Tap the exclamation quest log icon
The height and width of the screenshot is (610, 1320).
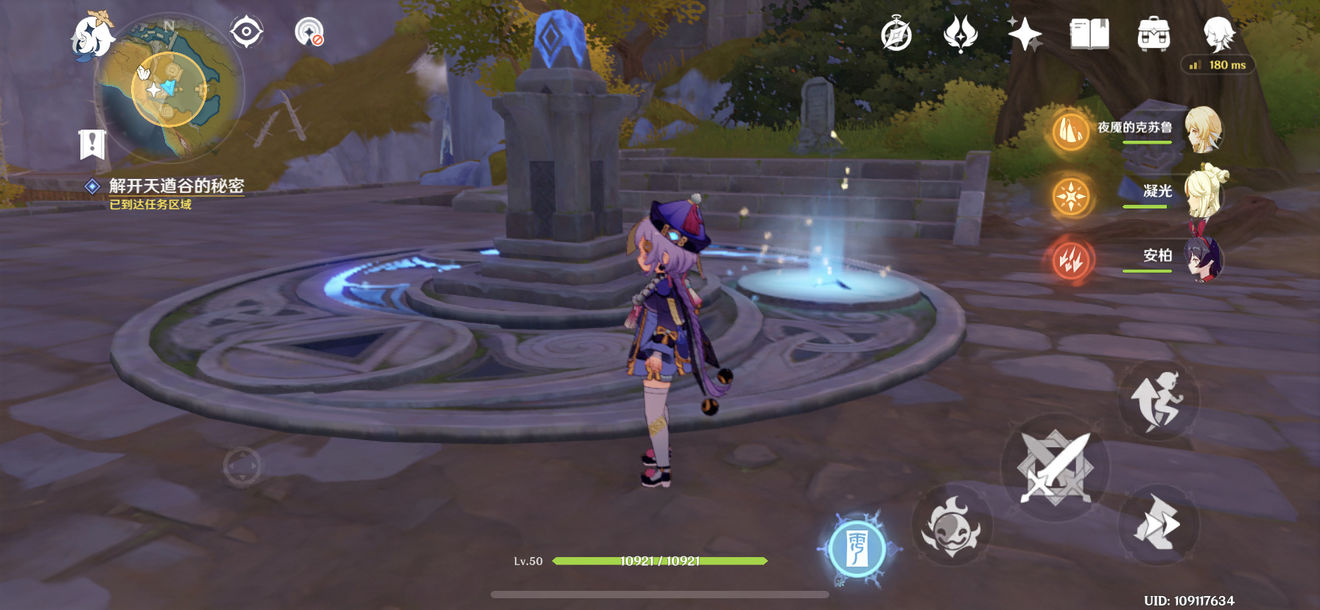click(92, 144)
